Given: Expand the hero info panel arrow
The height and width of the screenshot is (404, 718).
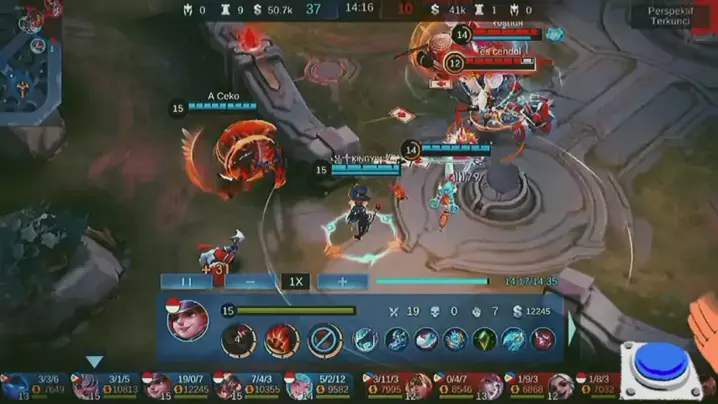Looking at the screenshot, I should click(x=573, y=328).
